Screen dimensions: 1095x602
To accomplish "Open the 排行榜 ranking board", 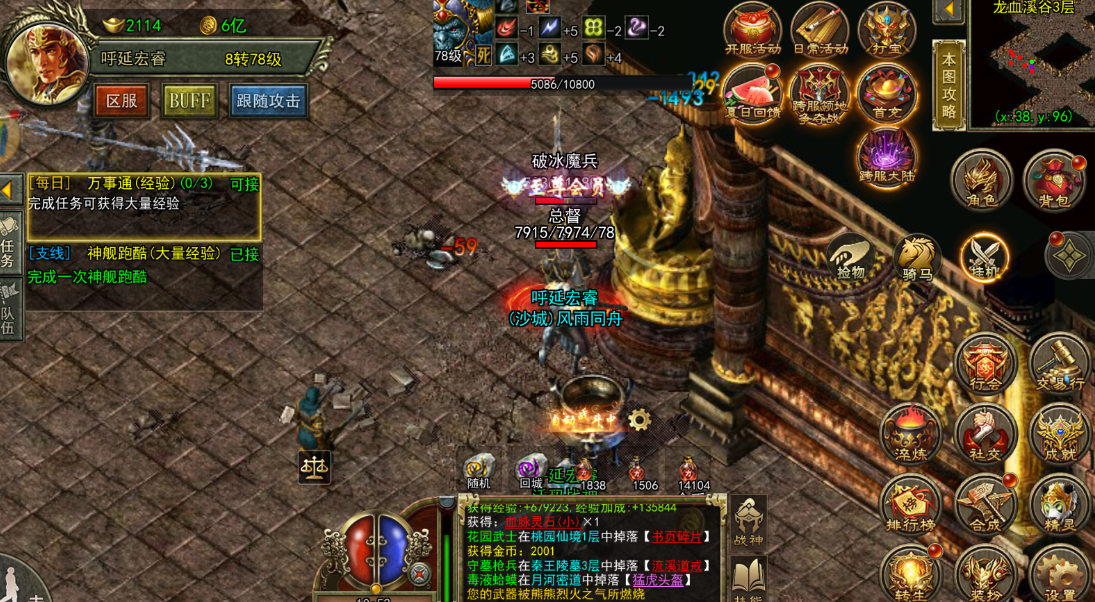I will [x=911, y=503].
